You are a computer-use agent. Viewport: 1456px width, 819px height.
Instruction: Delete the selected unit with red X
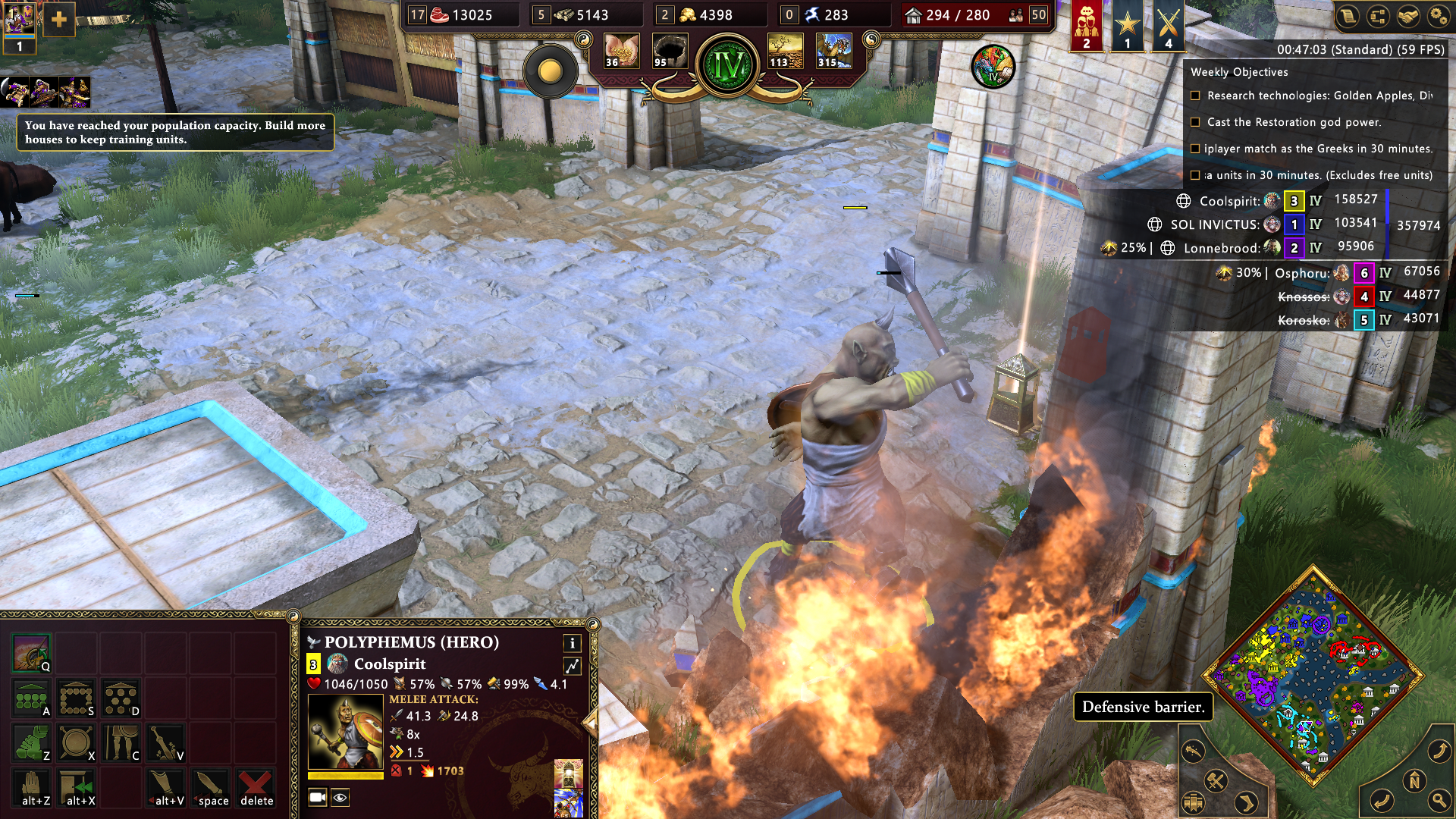pyautogui.click(x=256, y=786)
